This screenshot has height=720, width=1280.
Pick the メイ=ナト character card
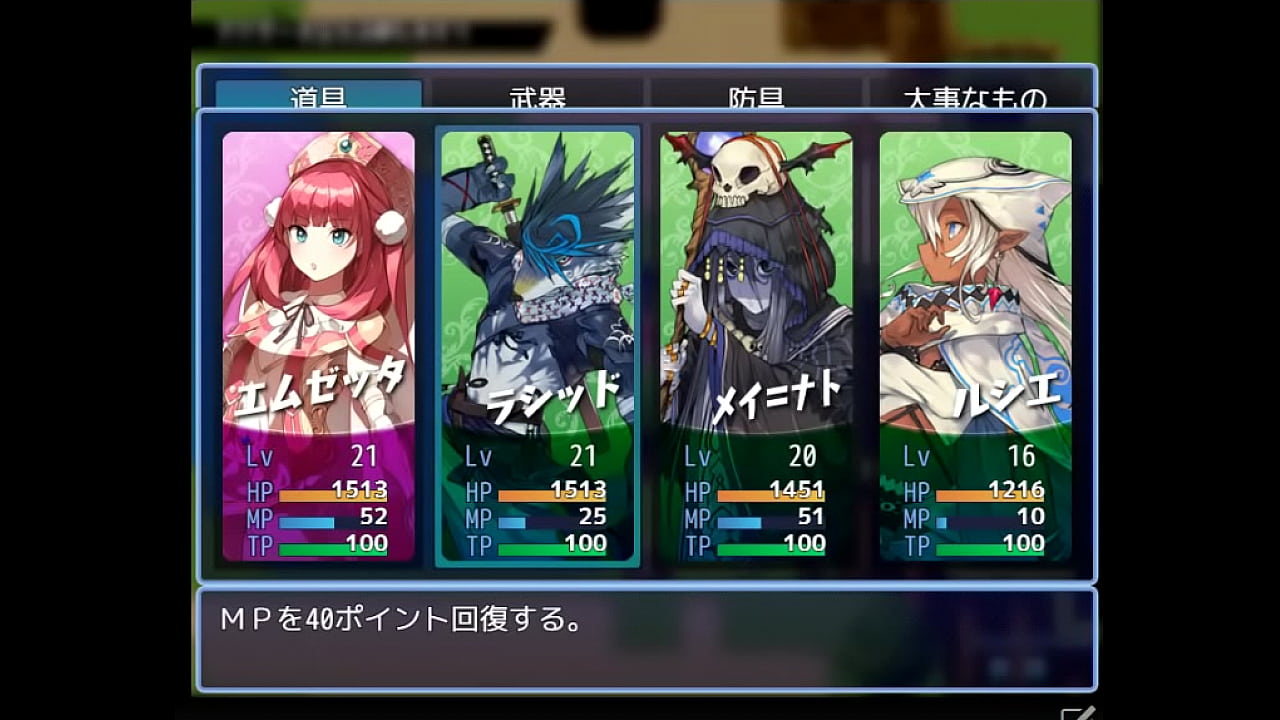pyautogui.click(x=756, y=346)
